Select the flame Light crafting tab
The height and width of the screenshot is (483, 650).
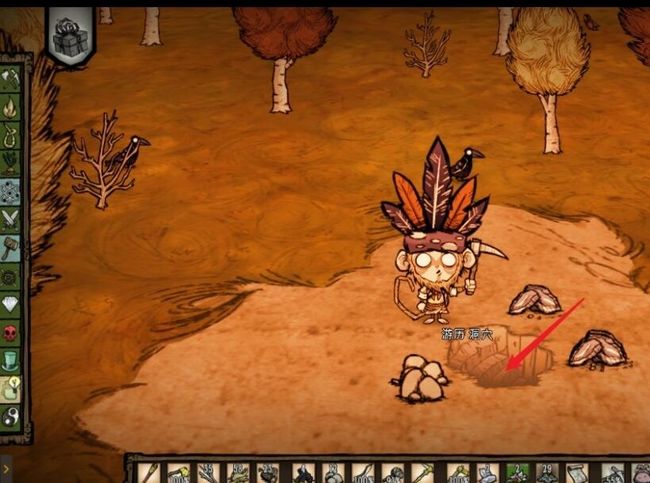tap(13, 105)
